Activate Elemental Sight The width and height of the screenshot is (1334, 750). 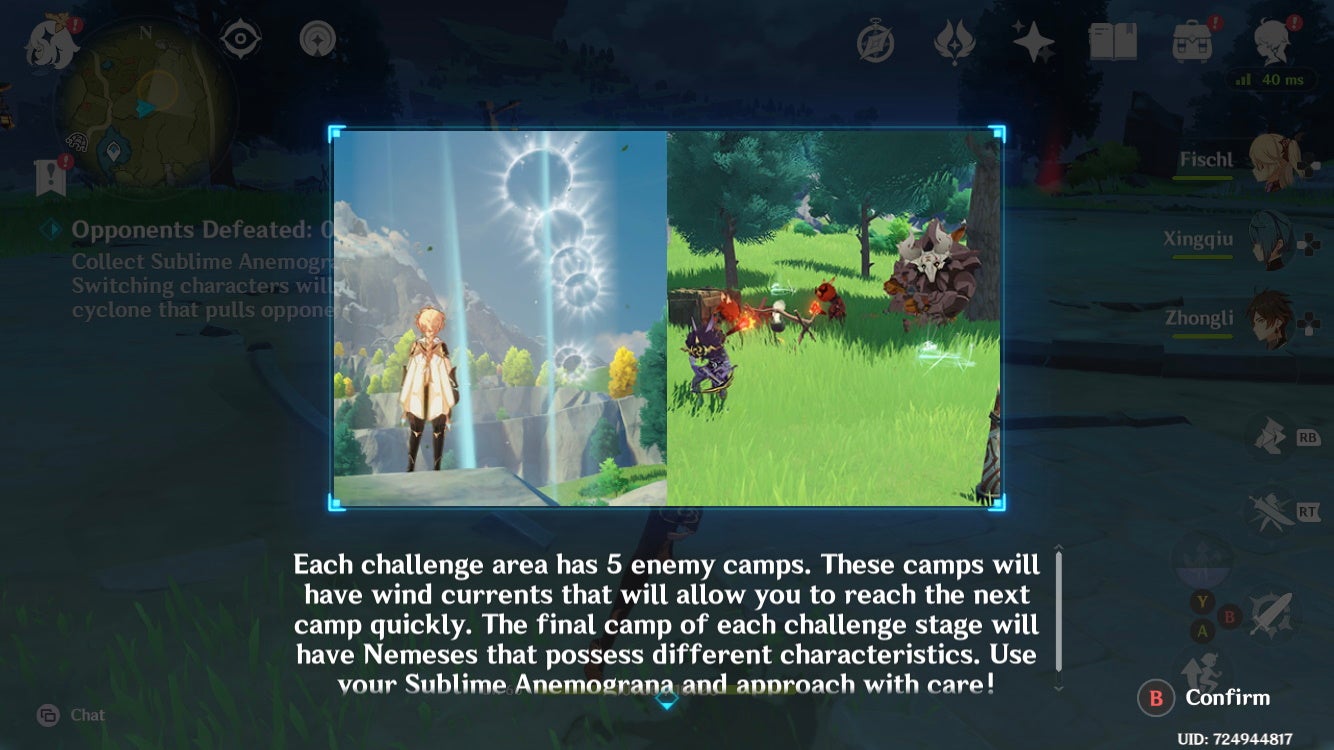point(238,38)
